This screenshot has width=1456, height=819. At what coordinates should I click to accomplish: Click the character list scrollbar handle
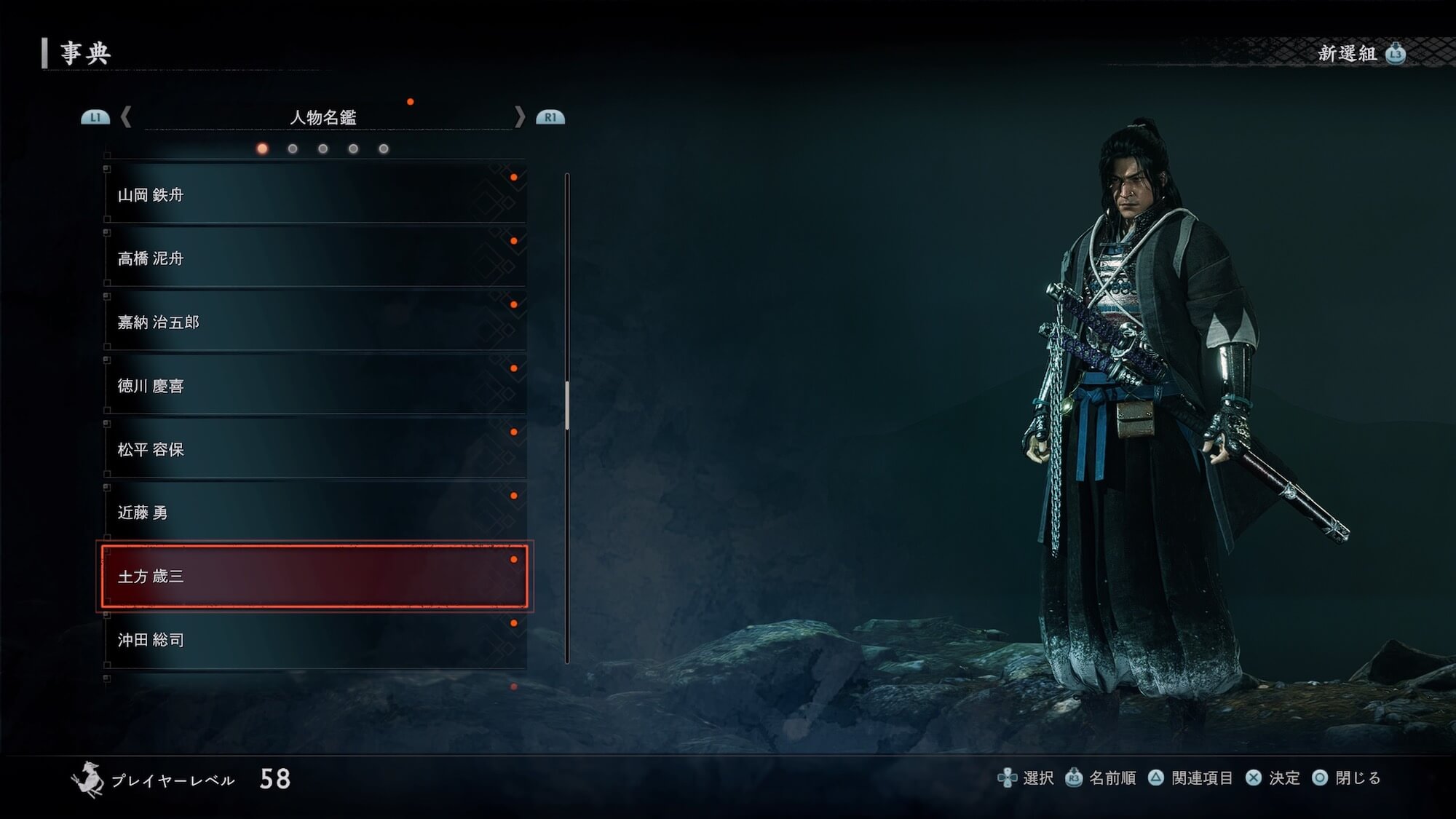click(567, 405)
